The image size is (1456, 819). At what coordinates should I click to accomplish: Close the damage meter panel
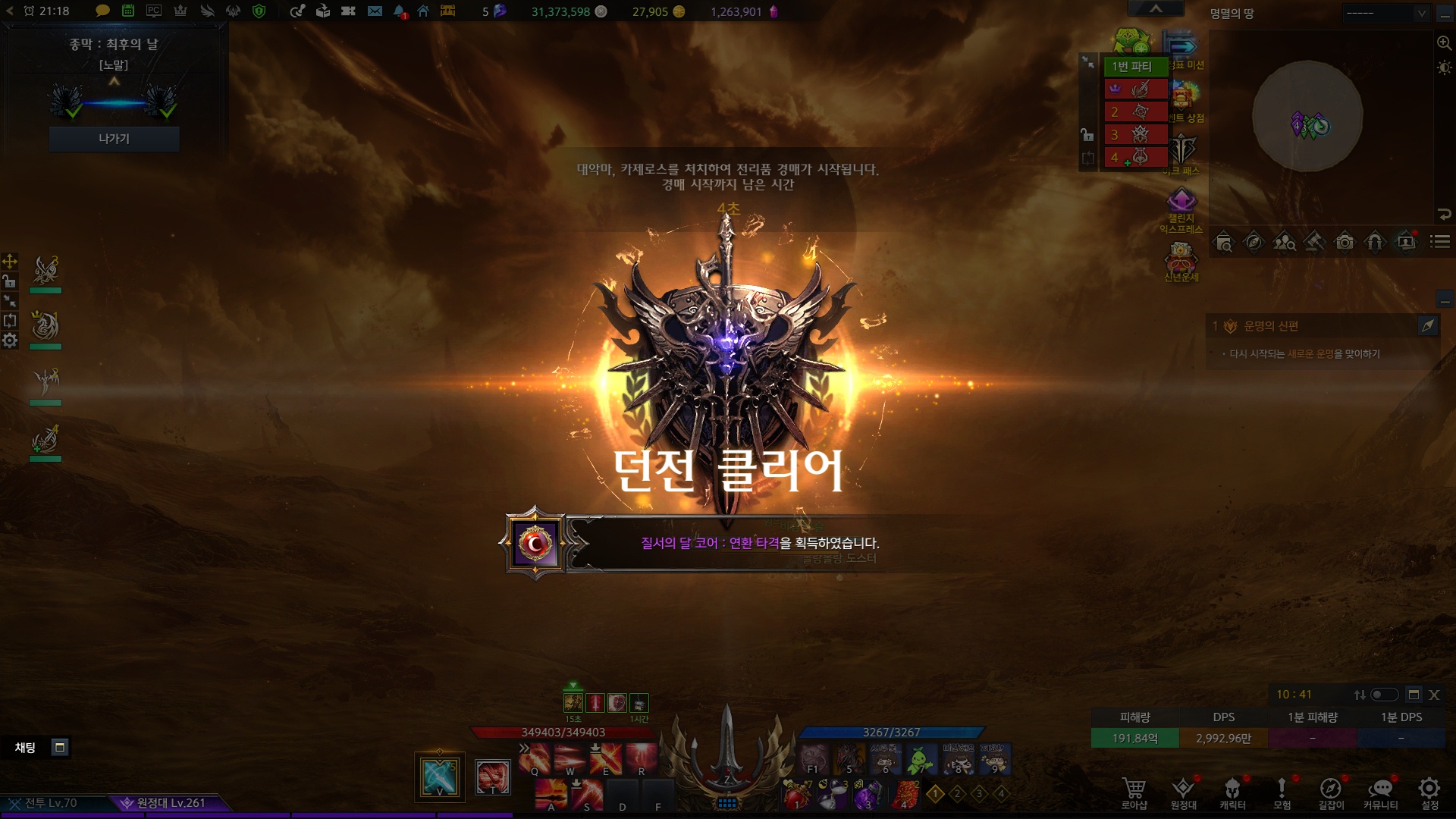tap(1434, 695)
